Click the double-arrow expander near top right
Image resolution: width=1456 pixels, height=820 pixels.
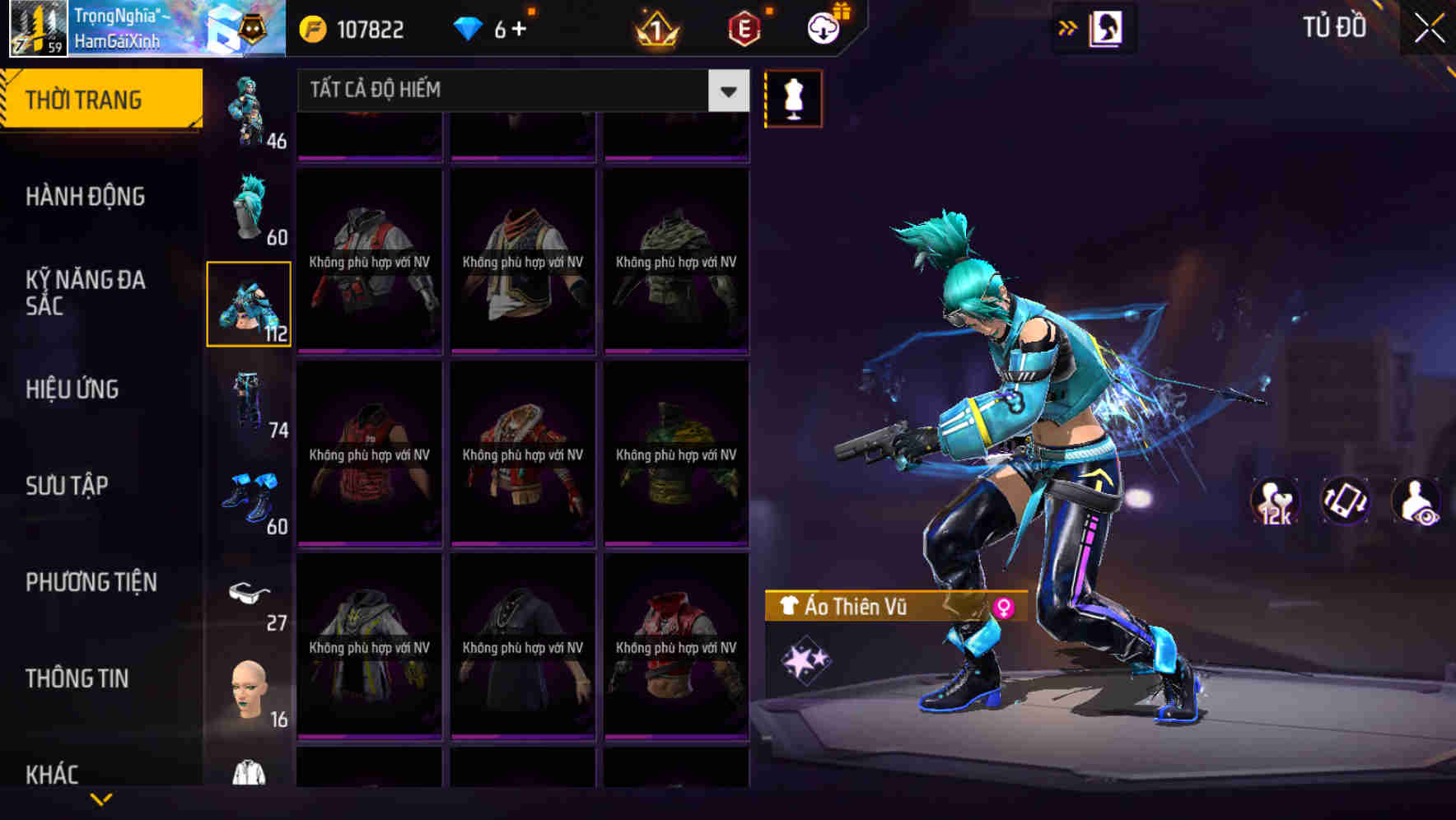coord(1067,27)
